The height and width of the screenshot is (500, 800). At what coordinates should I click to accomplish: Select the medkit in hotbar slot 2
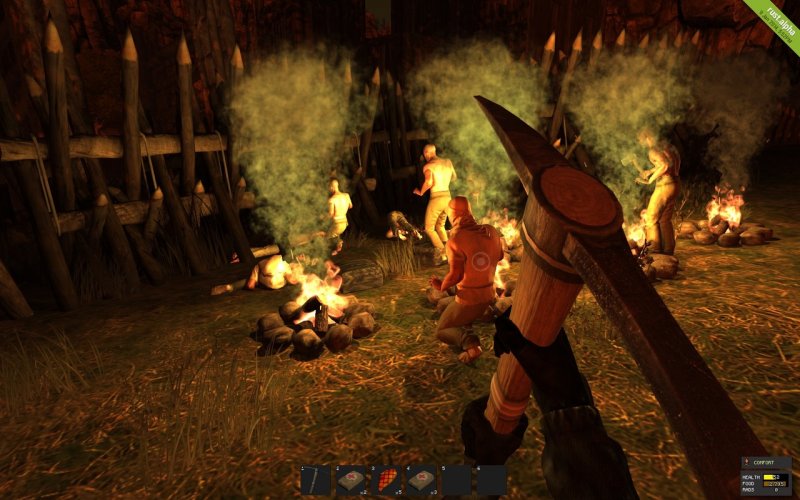350,480
